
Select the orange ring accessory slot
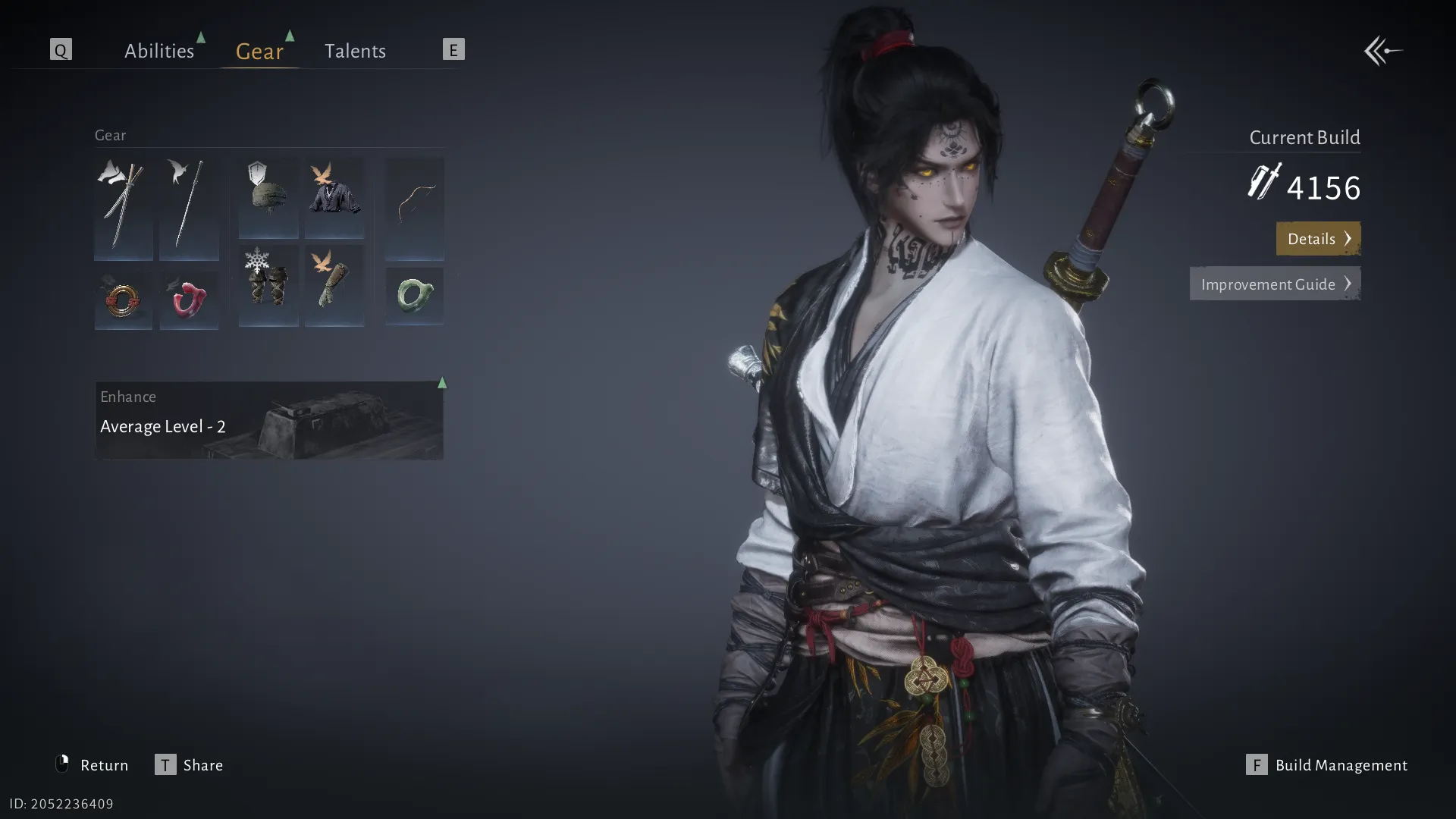click(x=124, y=300)
